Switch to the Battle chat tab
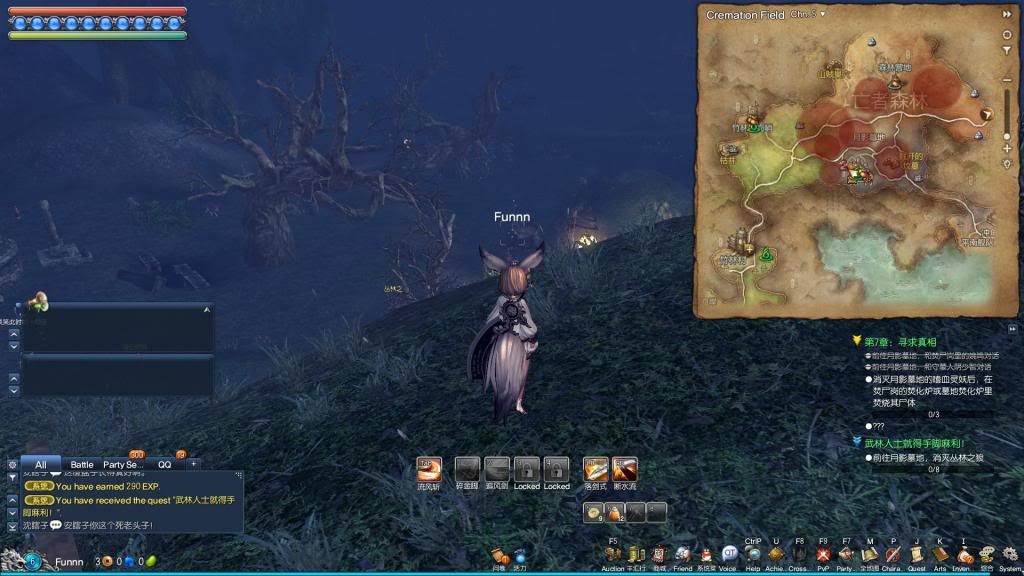Image resolution: width=1024 pixels, height=576 pixels. pyautogui.click(x=82, y=465)
